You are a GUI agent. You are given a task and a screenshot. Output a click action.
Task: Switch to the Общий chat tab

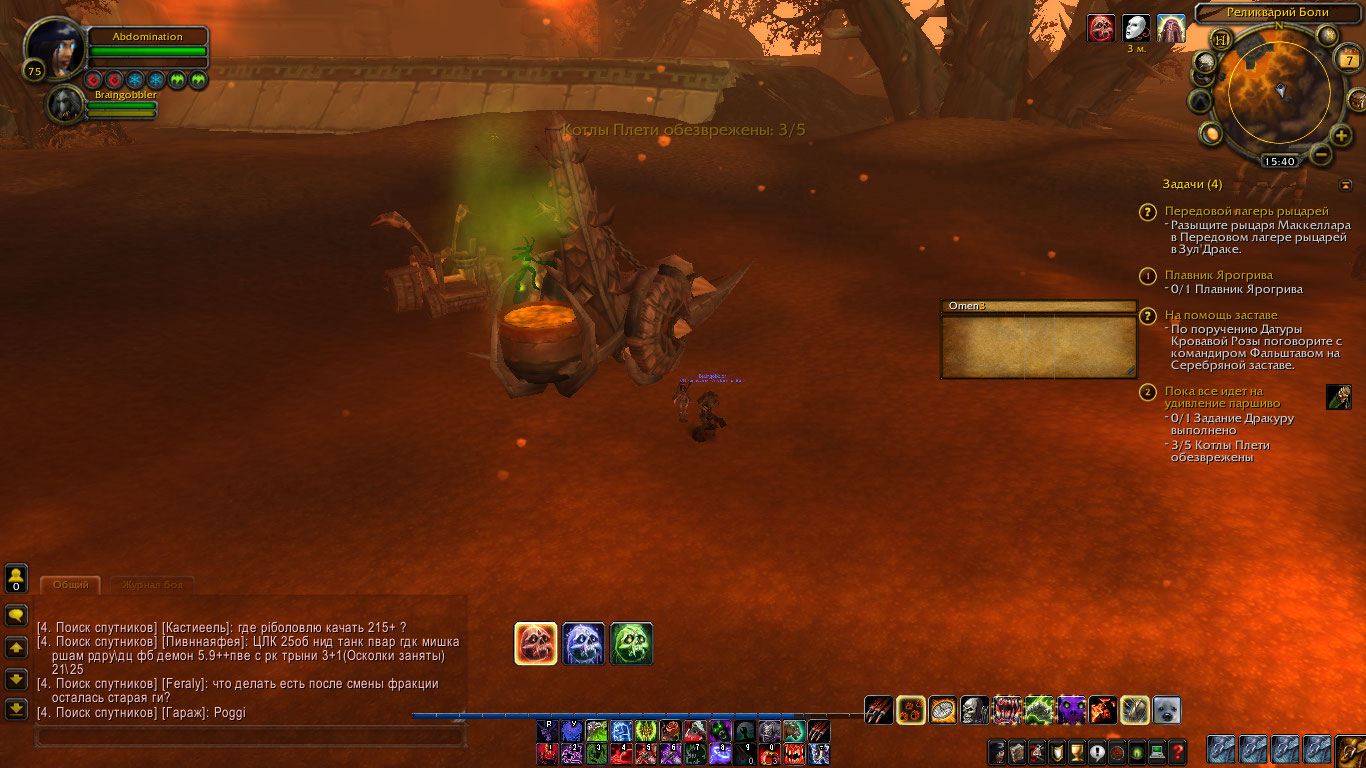[x=70, y=585]
